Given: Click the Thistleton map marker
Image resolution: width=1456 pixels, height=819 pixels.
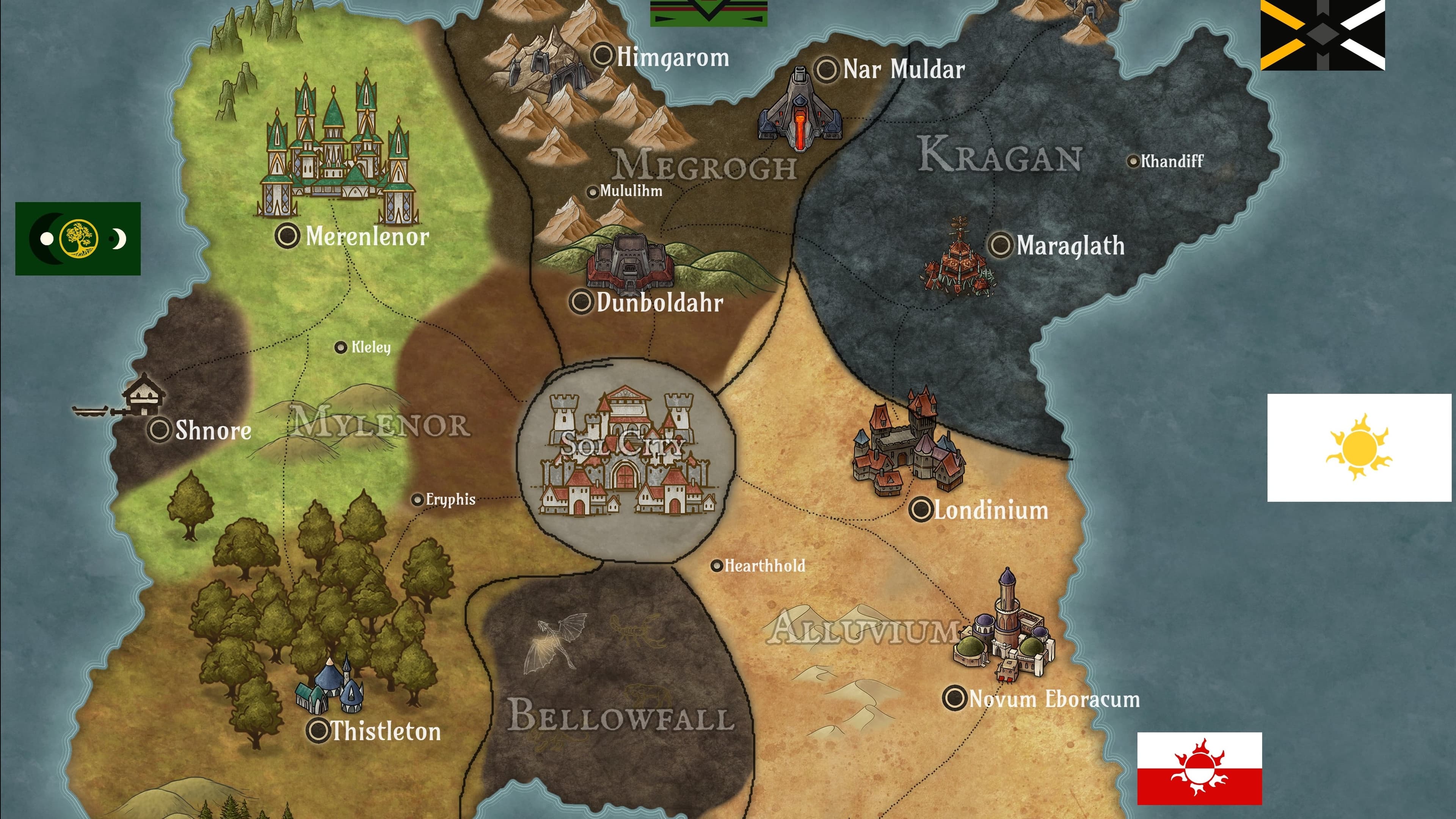Looking at the screenshot, I should click(x=318, y=730).
